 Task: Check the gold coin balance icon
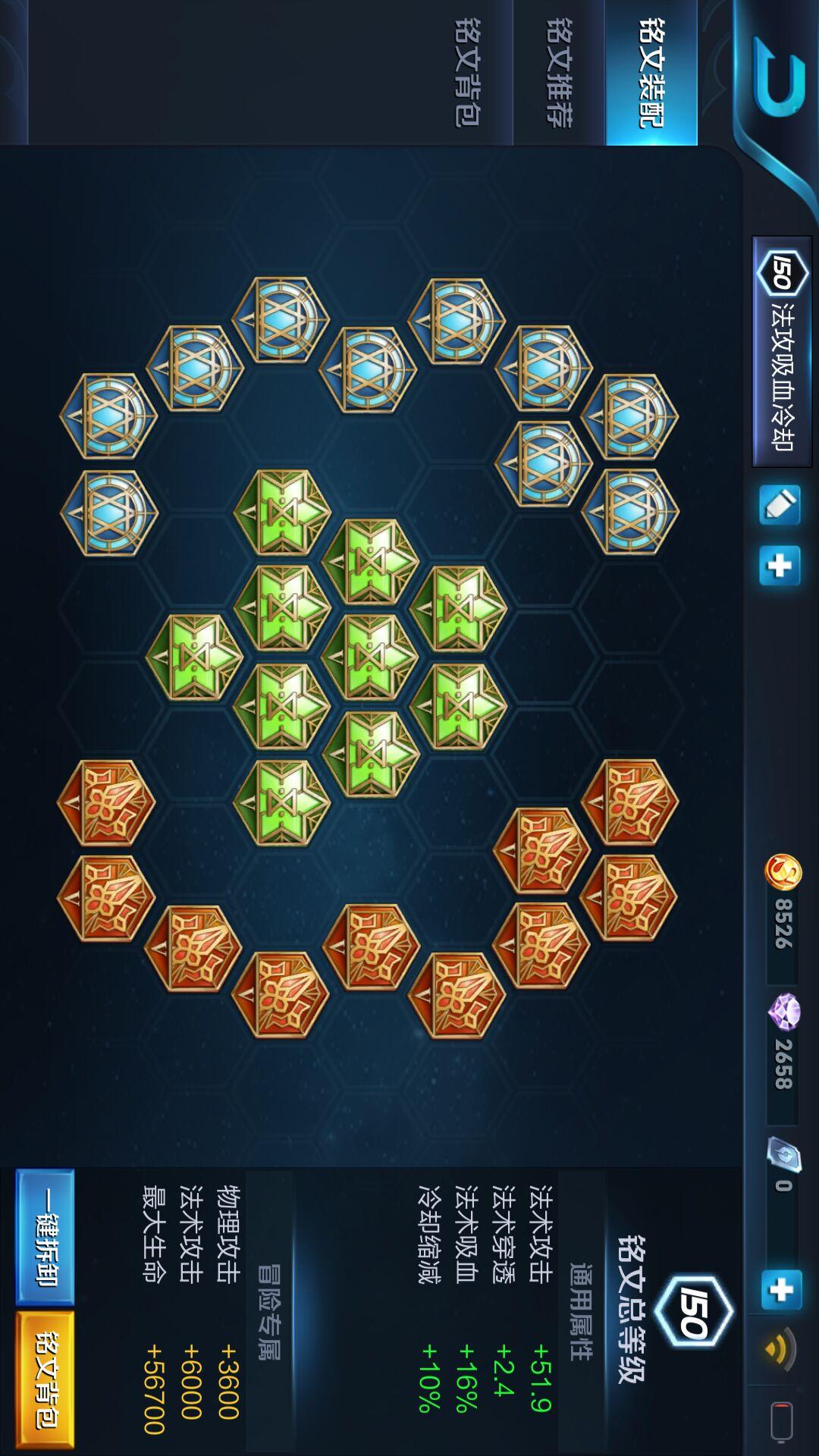[x=783, y=871]
